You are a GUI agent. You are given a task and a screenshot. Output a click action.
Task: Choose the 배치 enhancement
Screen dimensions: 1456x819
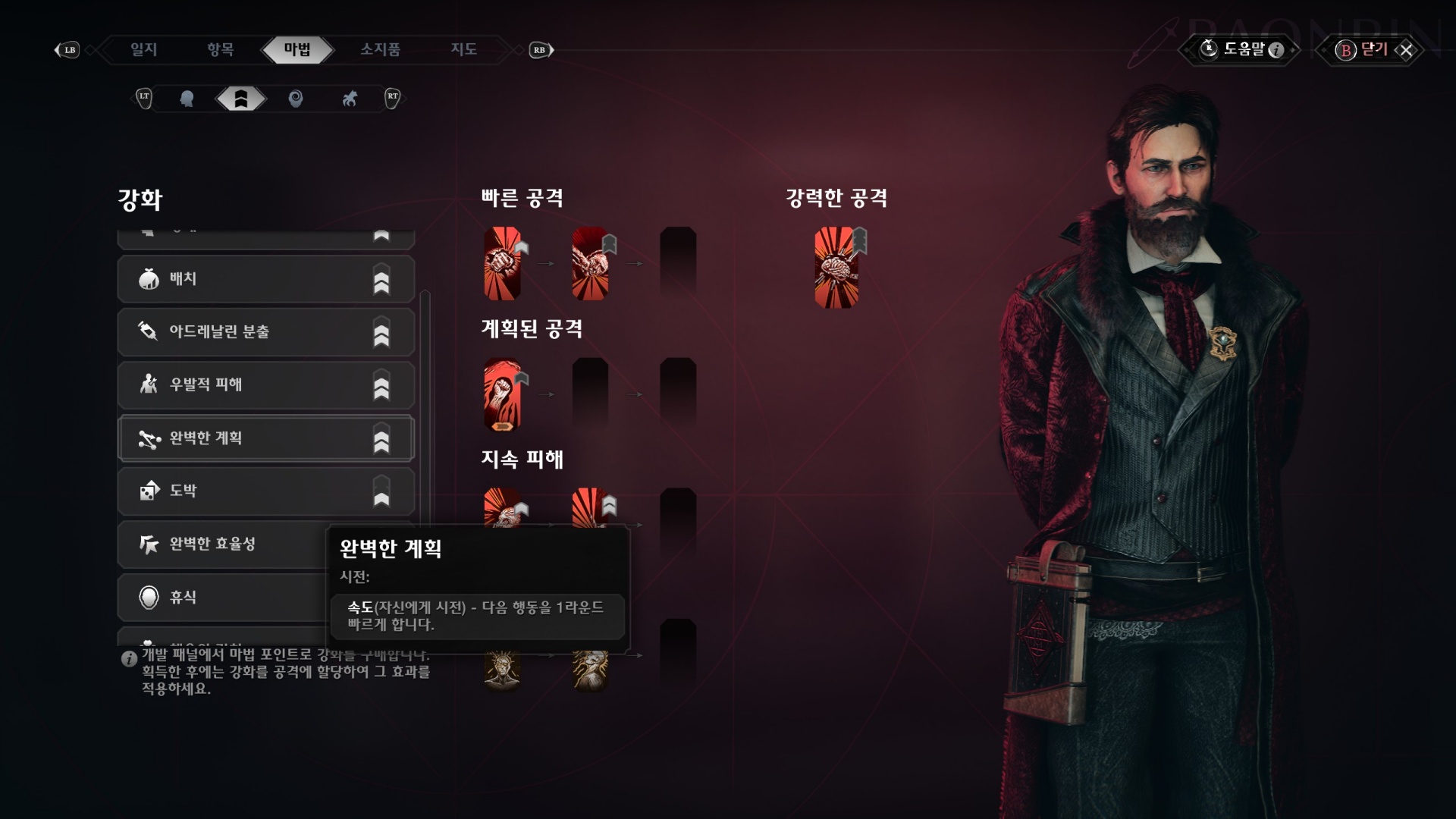click(265, 279)
